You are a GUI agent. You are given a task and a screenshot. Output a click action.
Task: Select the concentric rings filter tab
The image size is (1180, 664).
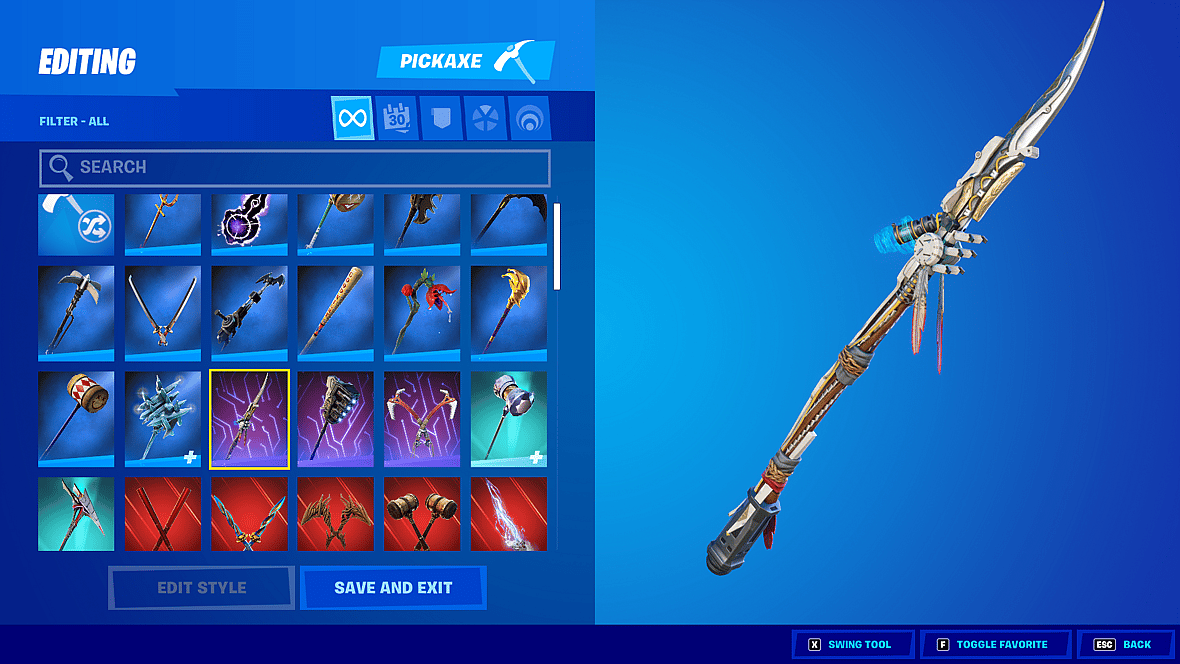click(528, 119)
